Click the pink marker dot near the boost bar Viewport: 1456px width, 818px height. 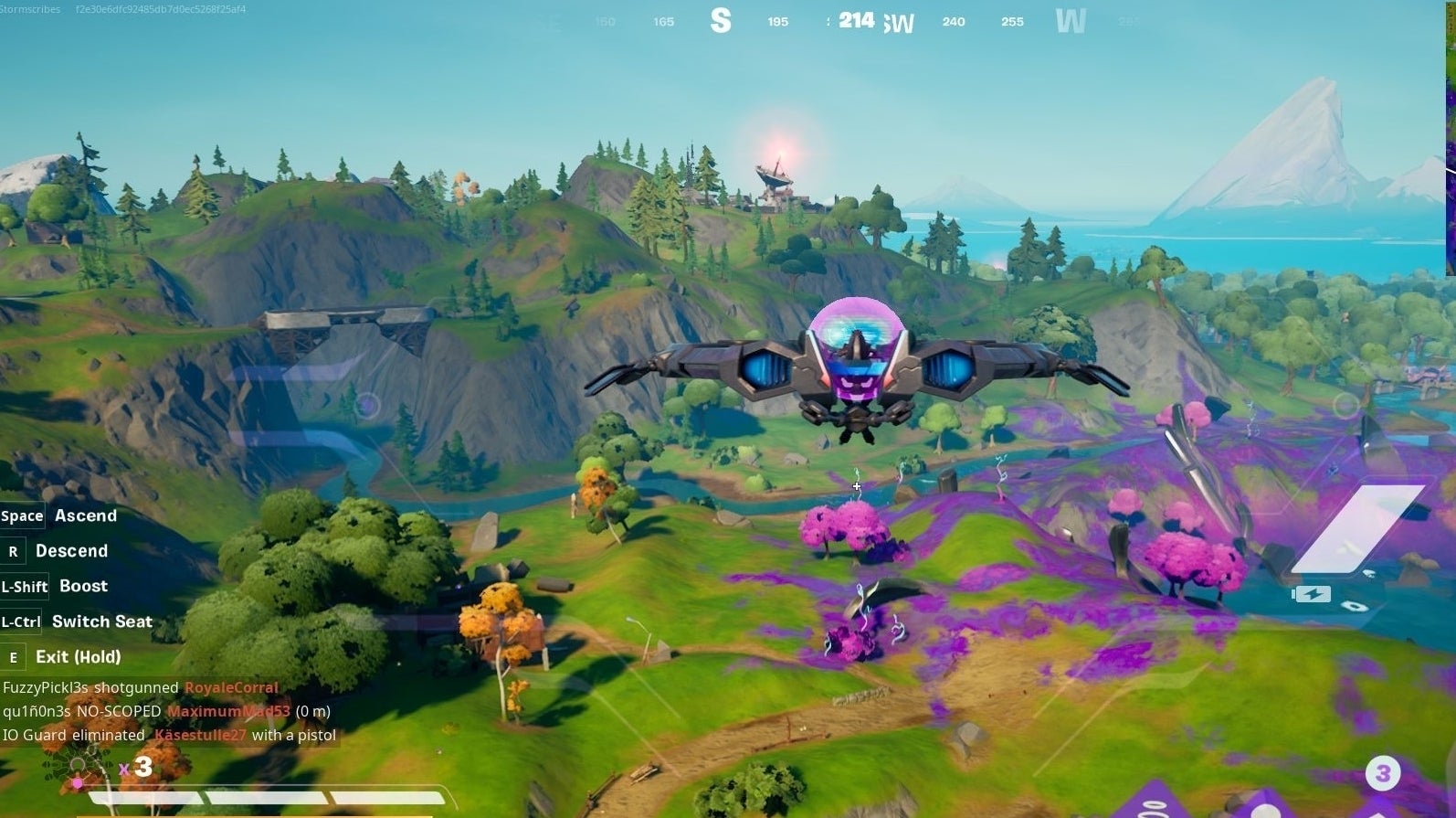78,783
